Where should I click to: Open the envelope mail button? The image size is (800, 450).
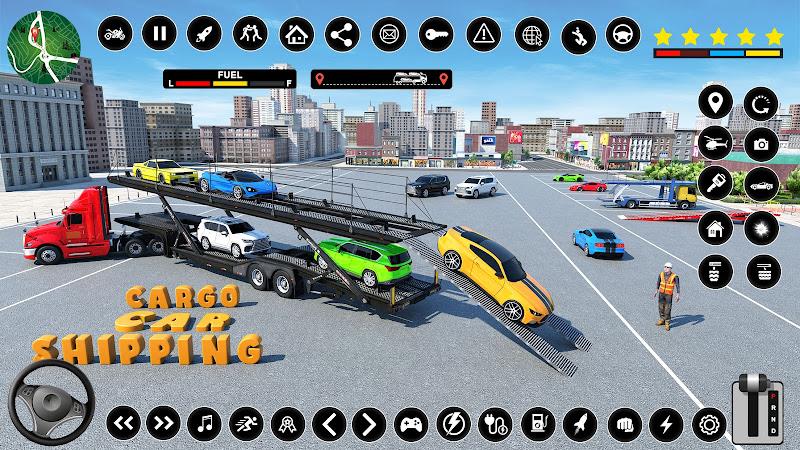388,35
